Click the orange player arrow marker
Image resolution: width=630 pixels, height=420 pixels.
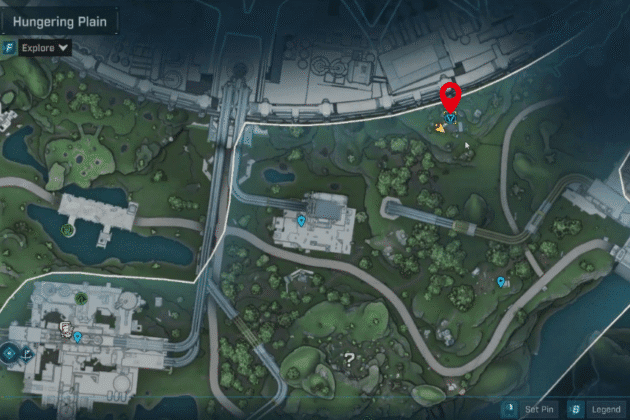click(439, 127)
